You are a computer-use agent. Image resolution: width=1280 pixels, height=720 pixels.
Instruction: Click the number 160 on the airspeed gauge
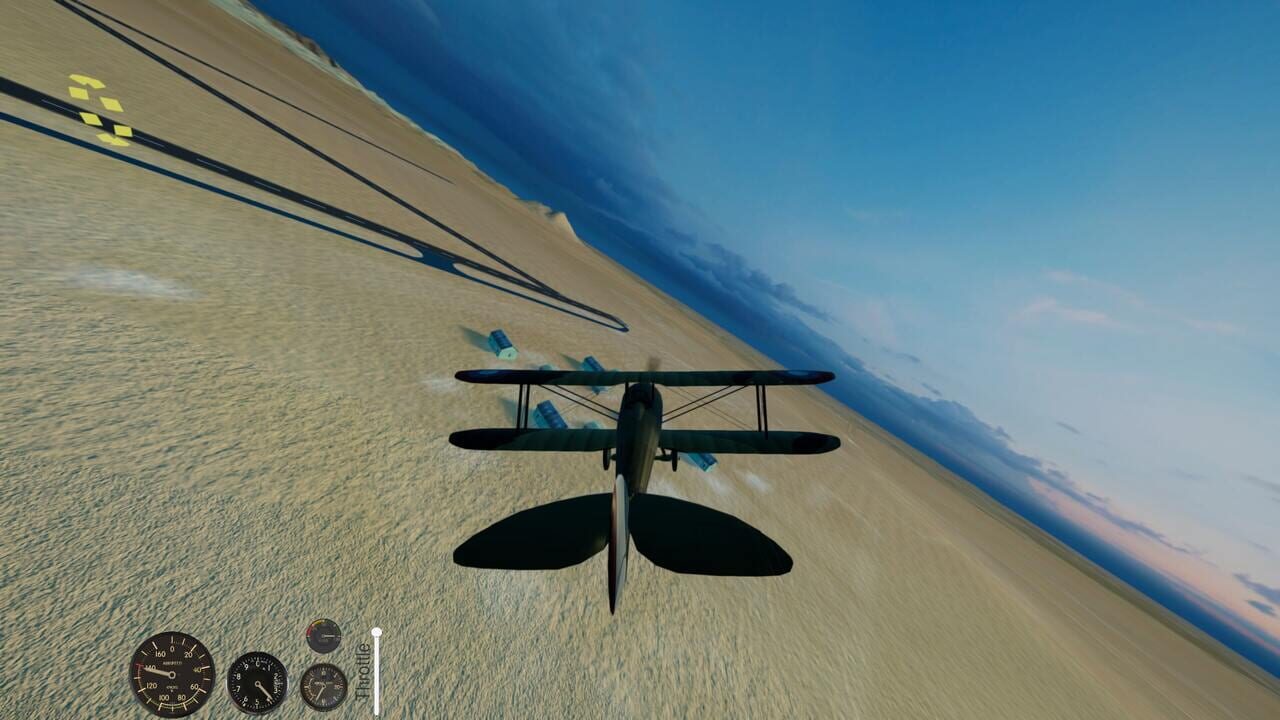click(161, 653)
